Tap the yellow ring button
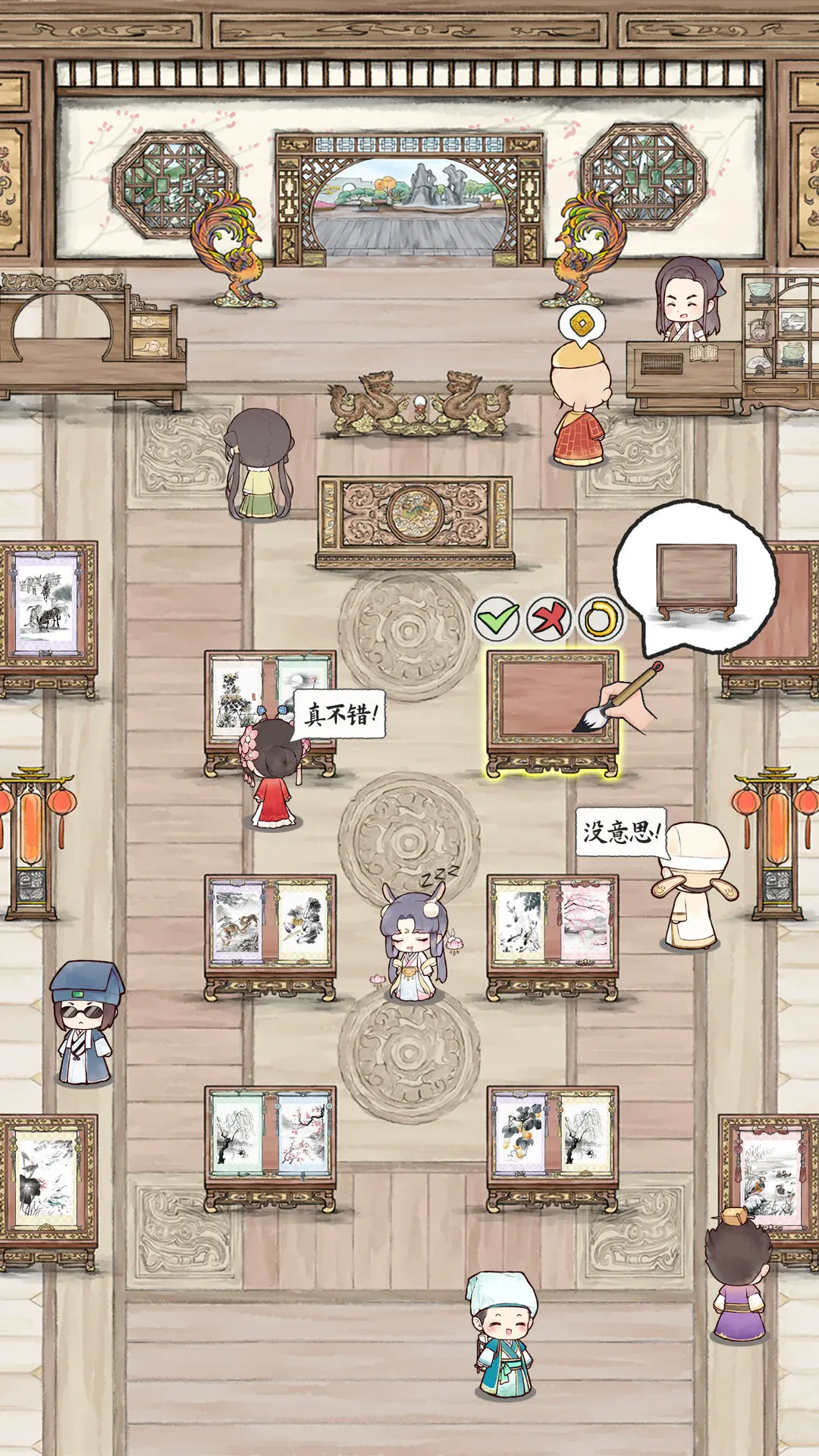Viewport: 819px width, 1456px height. pos(600,619)
